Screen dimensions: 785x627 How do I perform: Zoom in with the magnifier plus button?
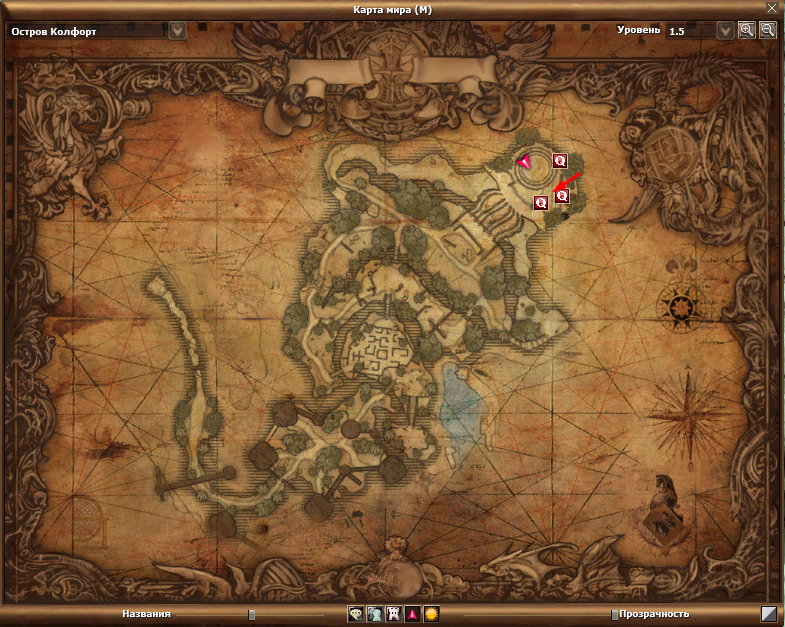click(x=747, y=30)
